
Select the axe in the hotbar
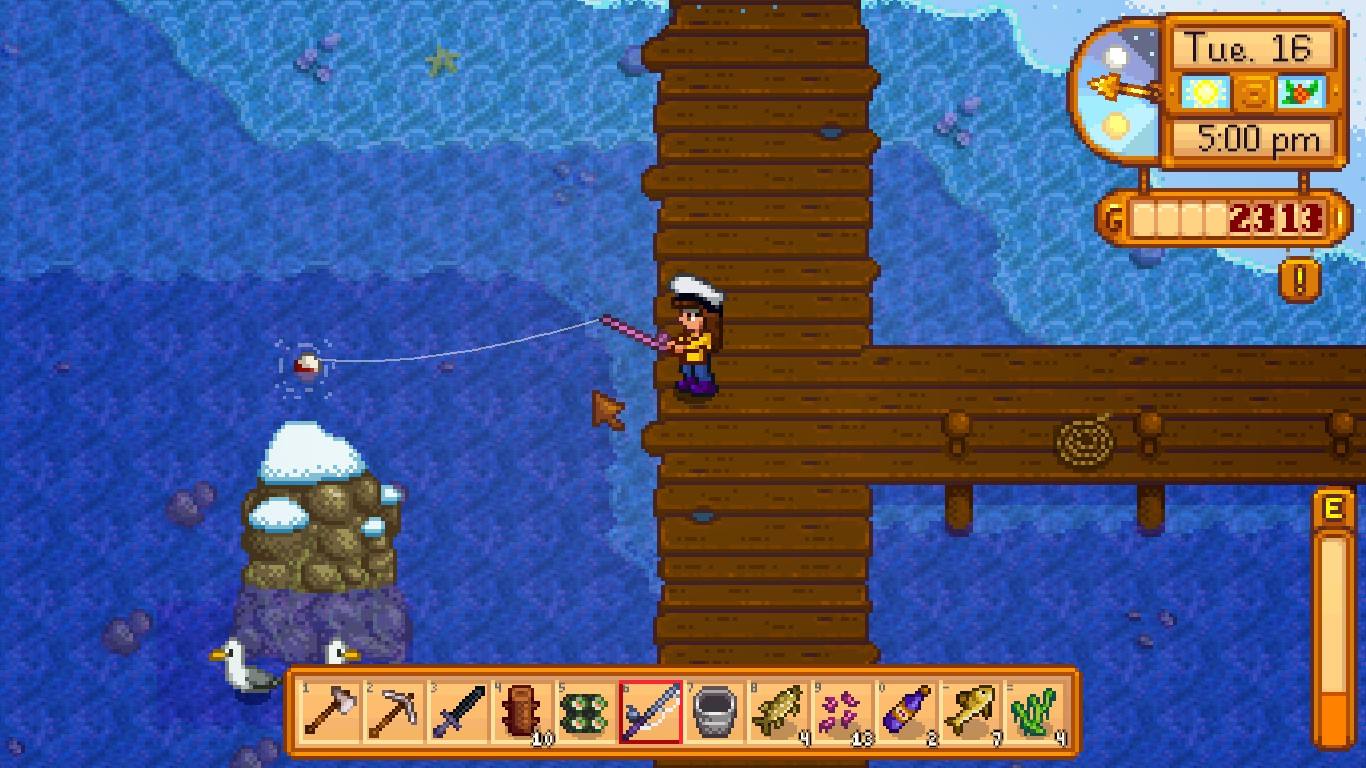[329, 712]
